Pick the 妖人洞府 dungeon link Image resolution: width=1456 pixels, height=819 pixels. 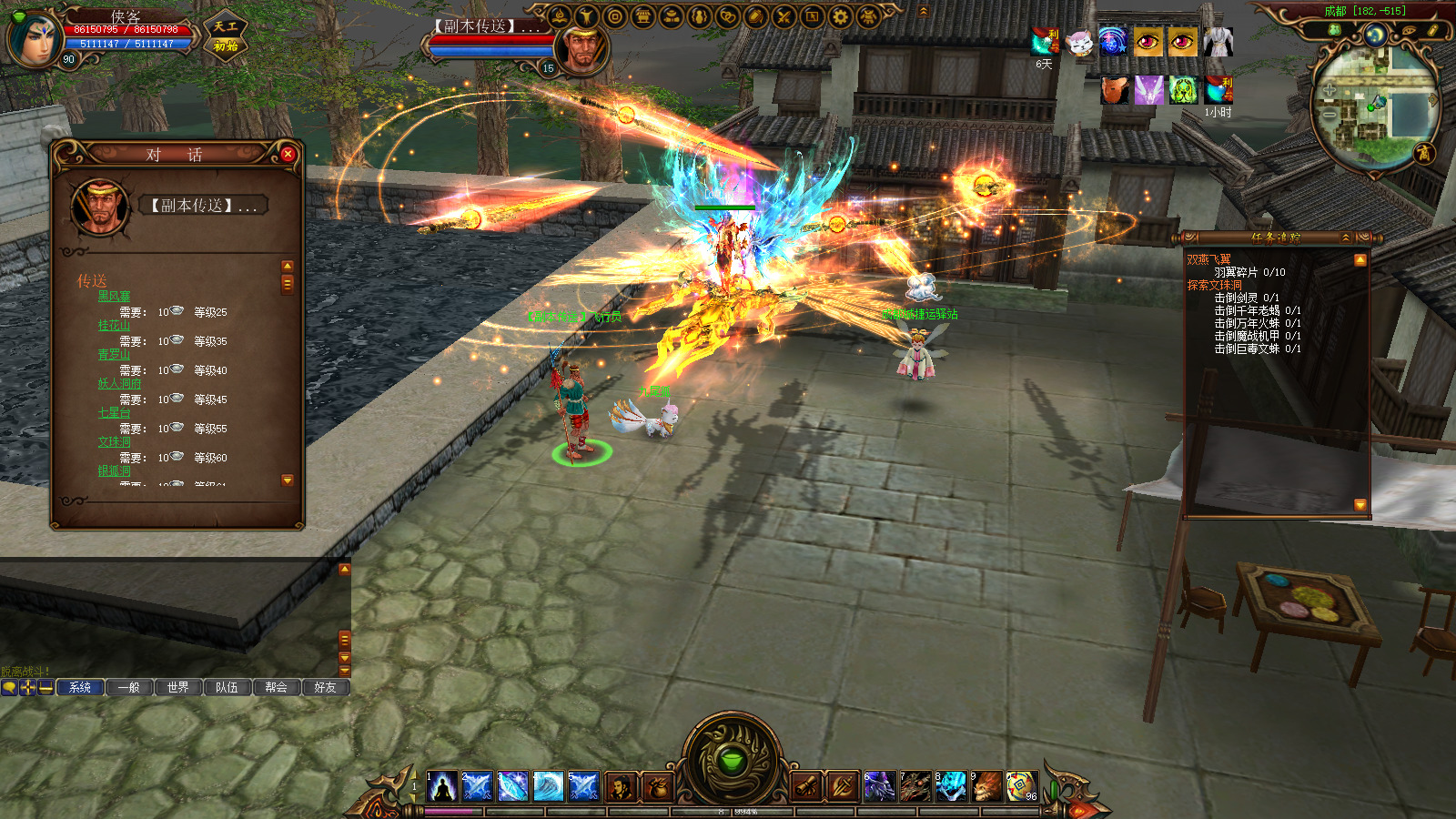tap(119, 384)
